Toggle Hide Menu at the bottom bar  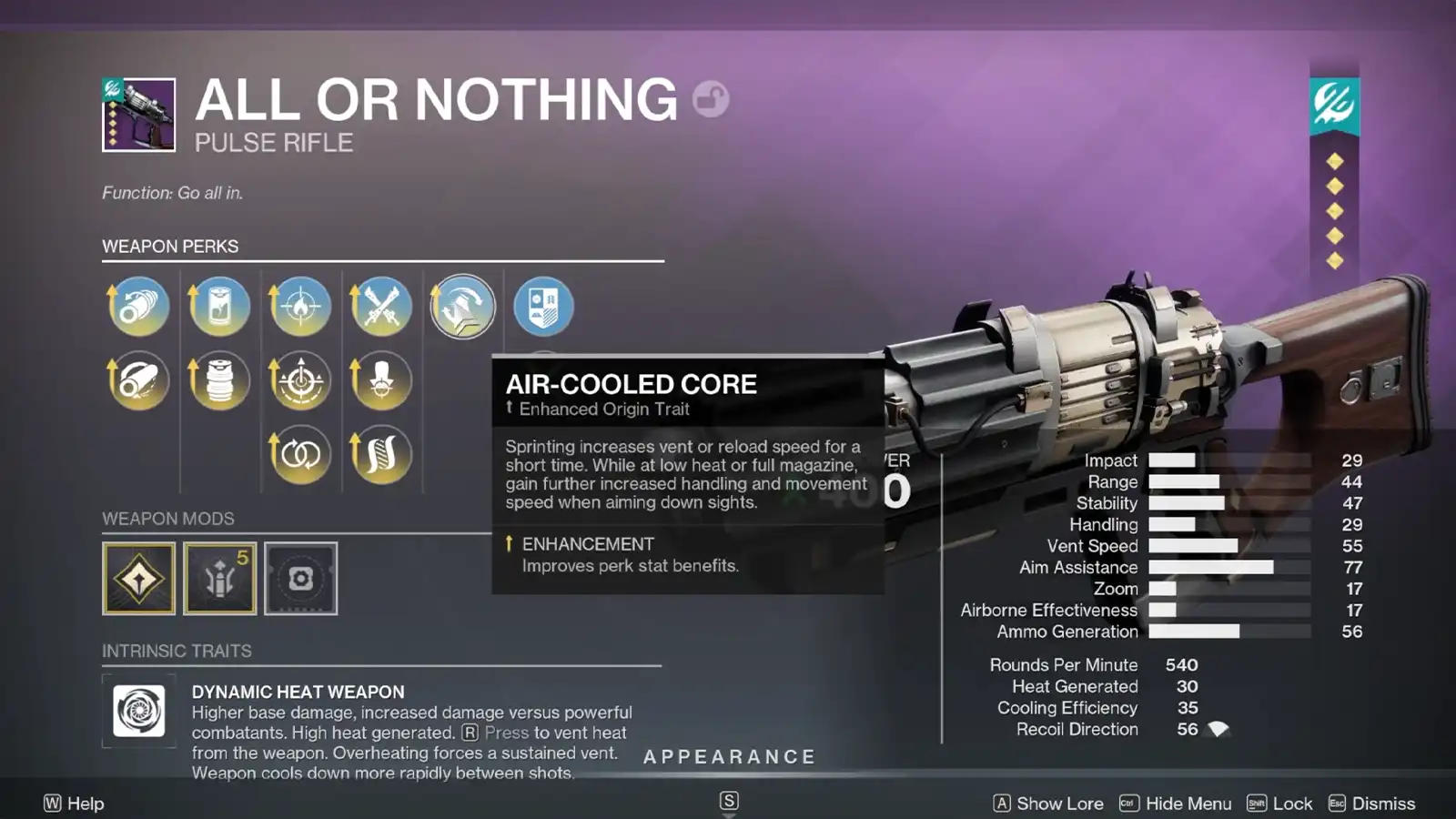pos(1187,804)
